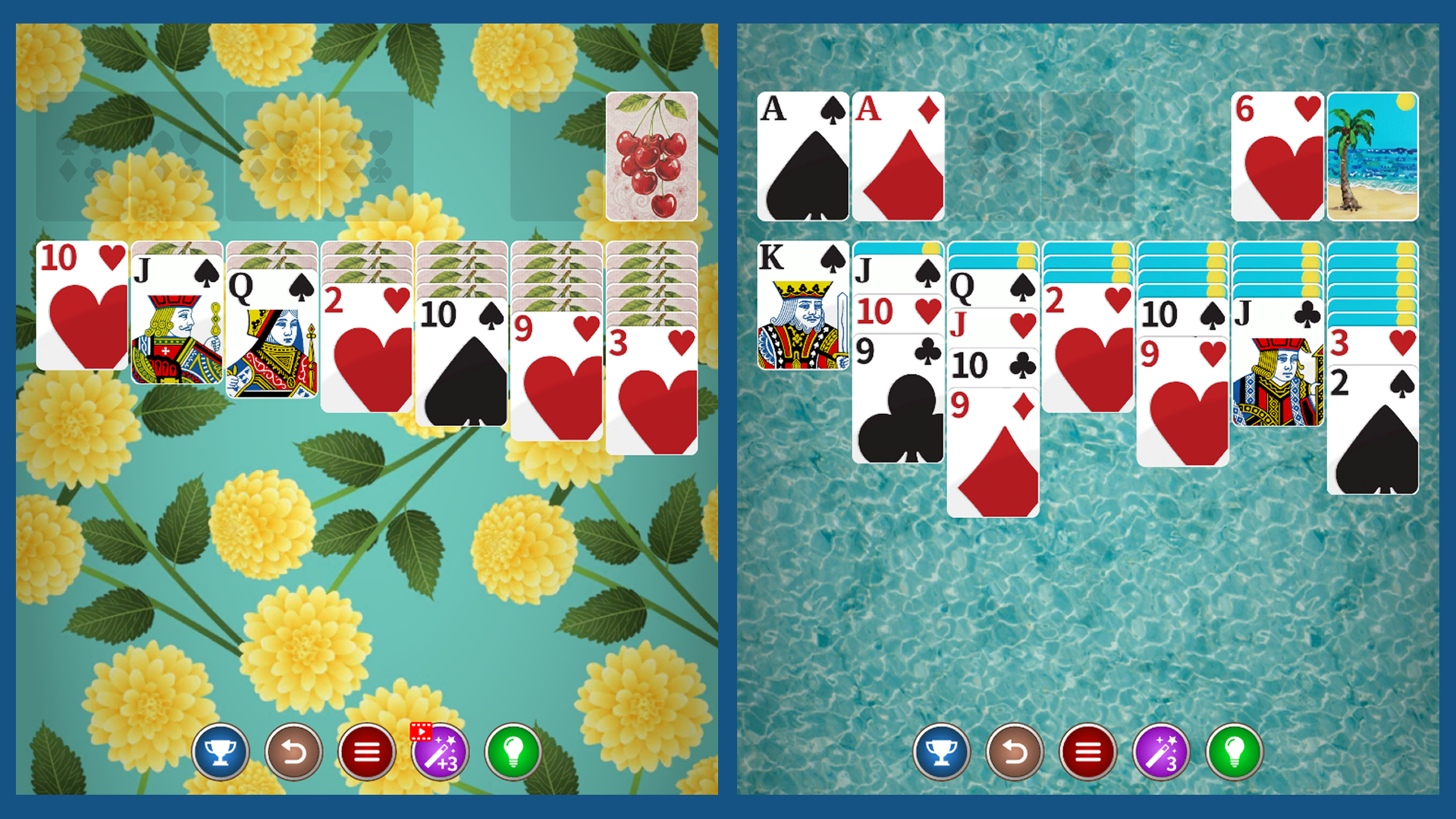The width and height of the screenshot is (1456, 819).
Task: Undo the last move in the right game
Action: [1014, 752]
